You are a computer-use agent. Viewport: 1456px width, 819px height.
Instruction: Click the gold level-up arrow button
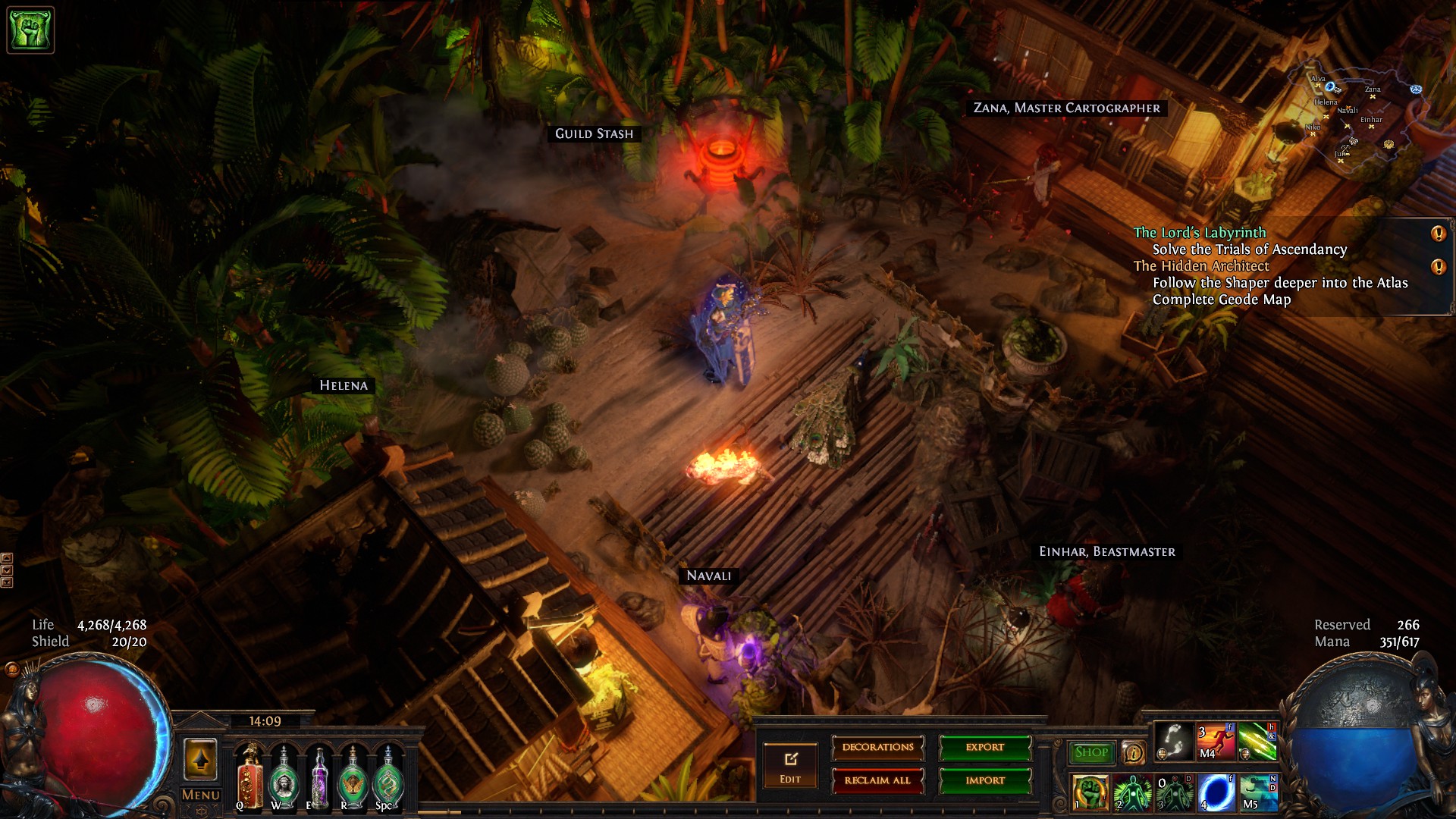tap(200, 759)
